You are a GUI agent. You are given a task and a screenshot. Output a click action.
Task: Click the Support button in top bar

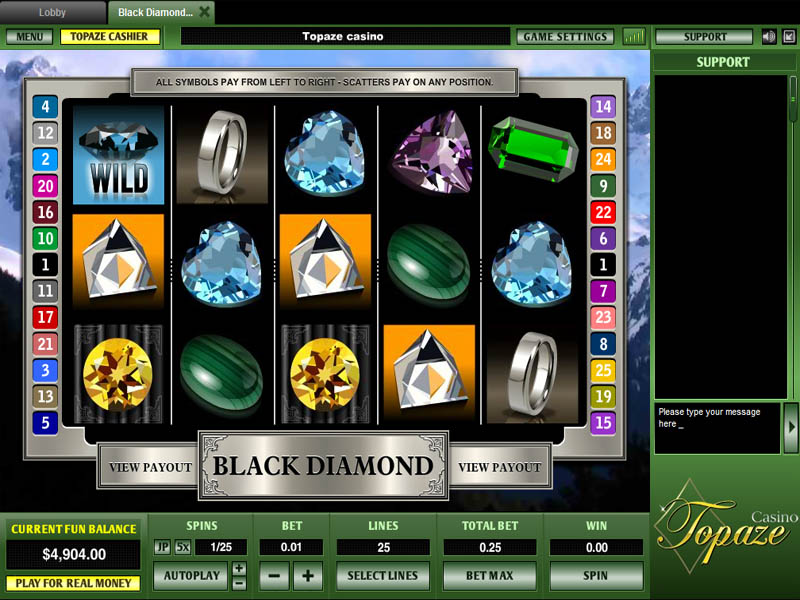(x=705, y=37)
